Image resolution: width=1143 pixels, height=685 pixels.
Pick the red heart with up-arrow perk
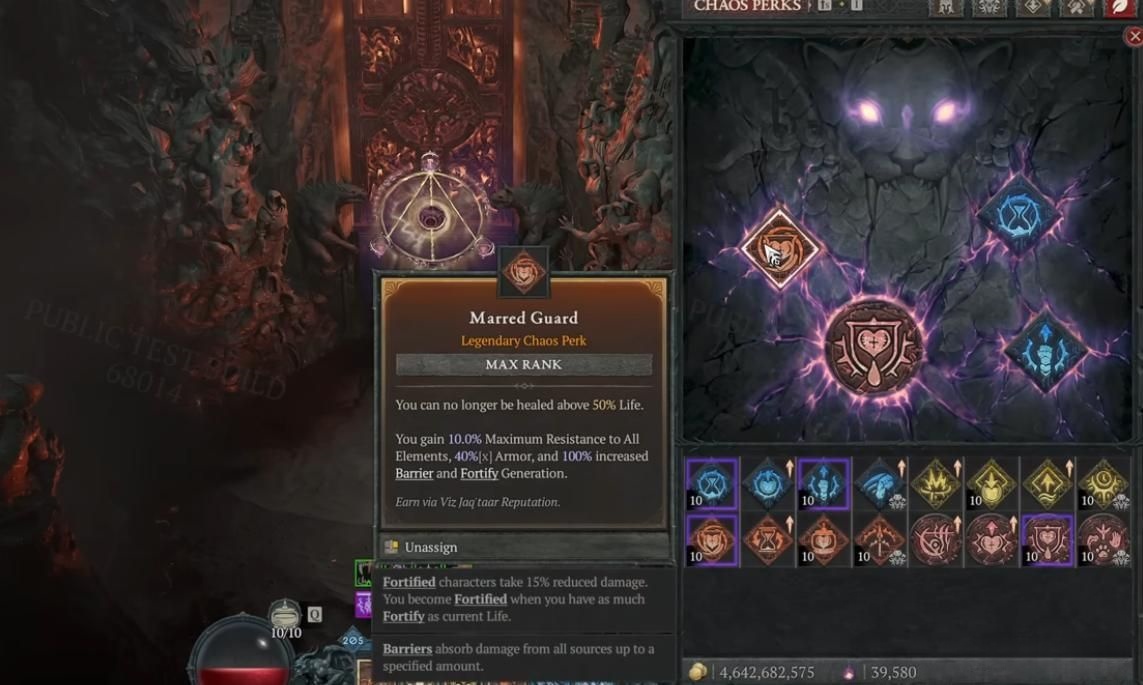pyautogui.click(x=991, y=540)
